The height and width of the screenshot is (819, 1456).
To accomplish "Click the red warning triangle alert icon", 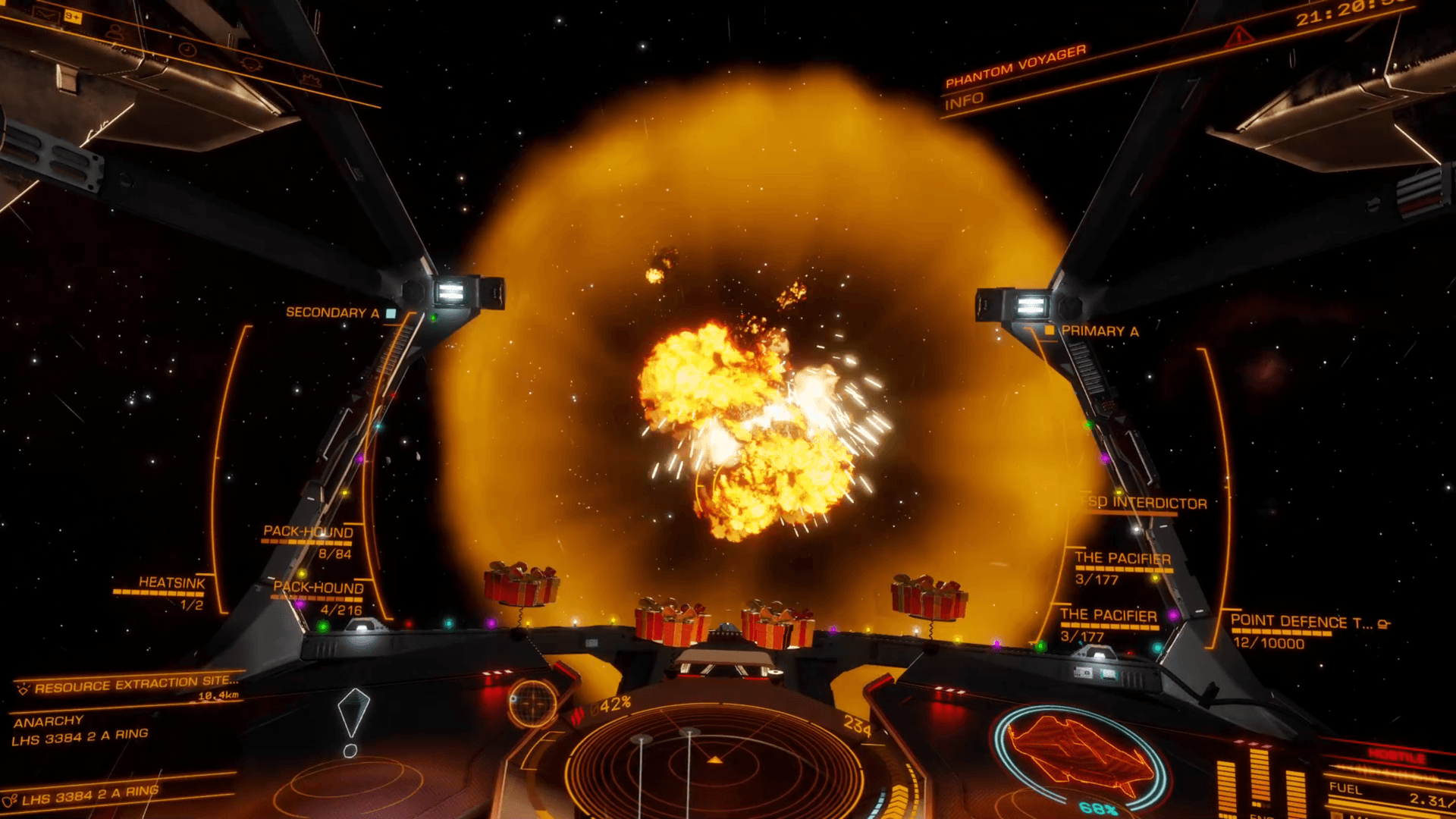I will point(1240,35).
